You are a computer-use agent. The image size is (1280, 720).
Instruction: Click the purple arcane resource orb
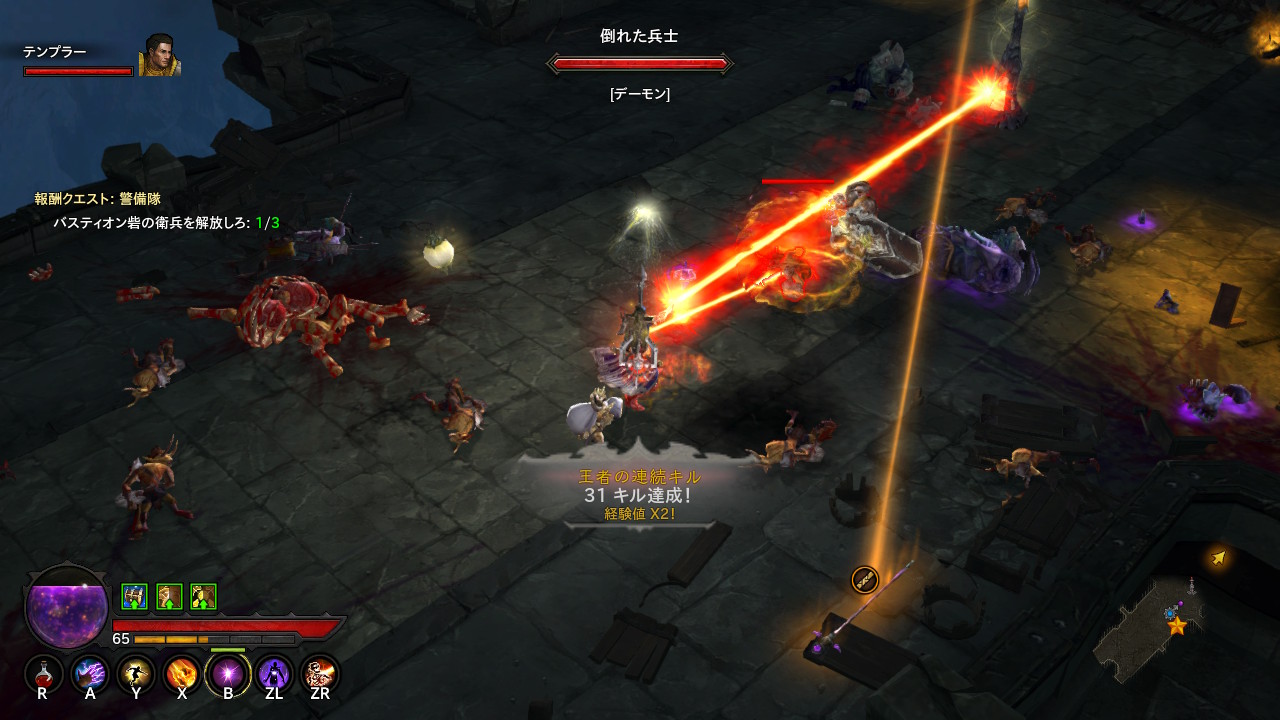tap(66, 608)
